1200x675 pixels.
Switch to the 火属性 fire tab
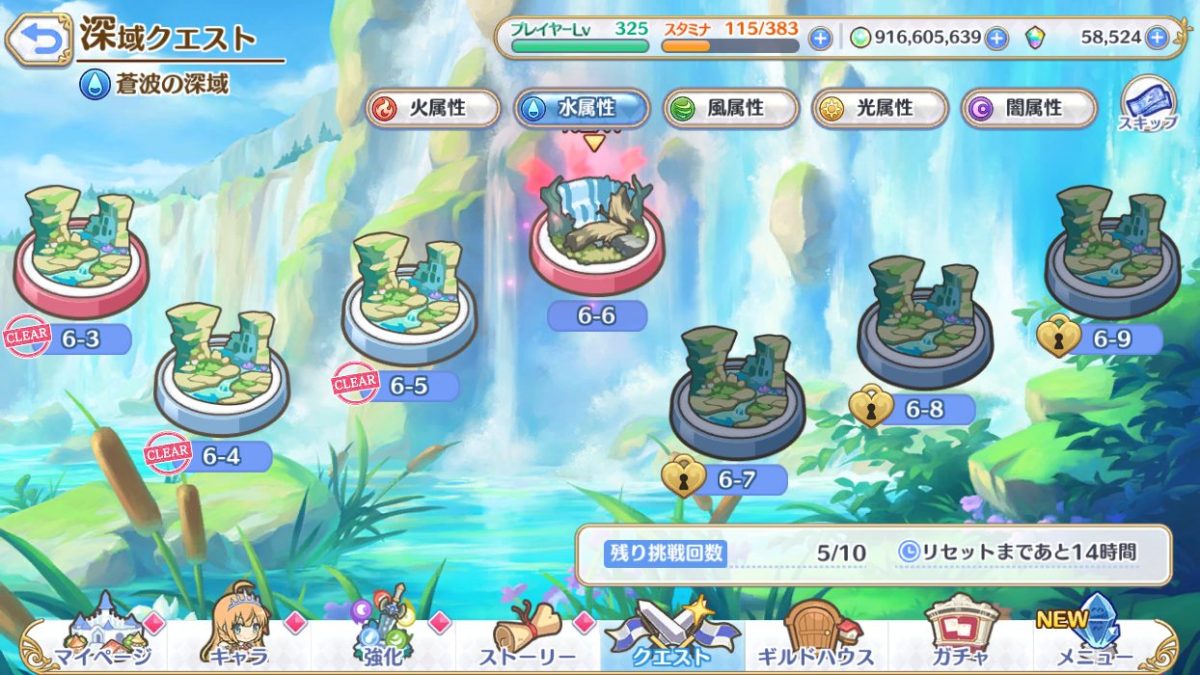[x=434, y=108]
